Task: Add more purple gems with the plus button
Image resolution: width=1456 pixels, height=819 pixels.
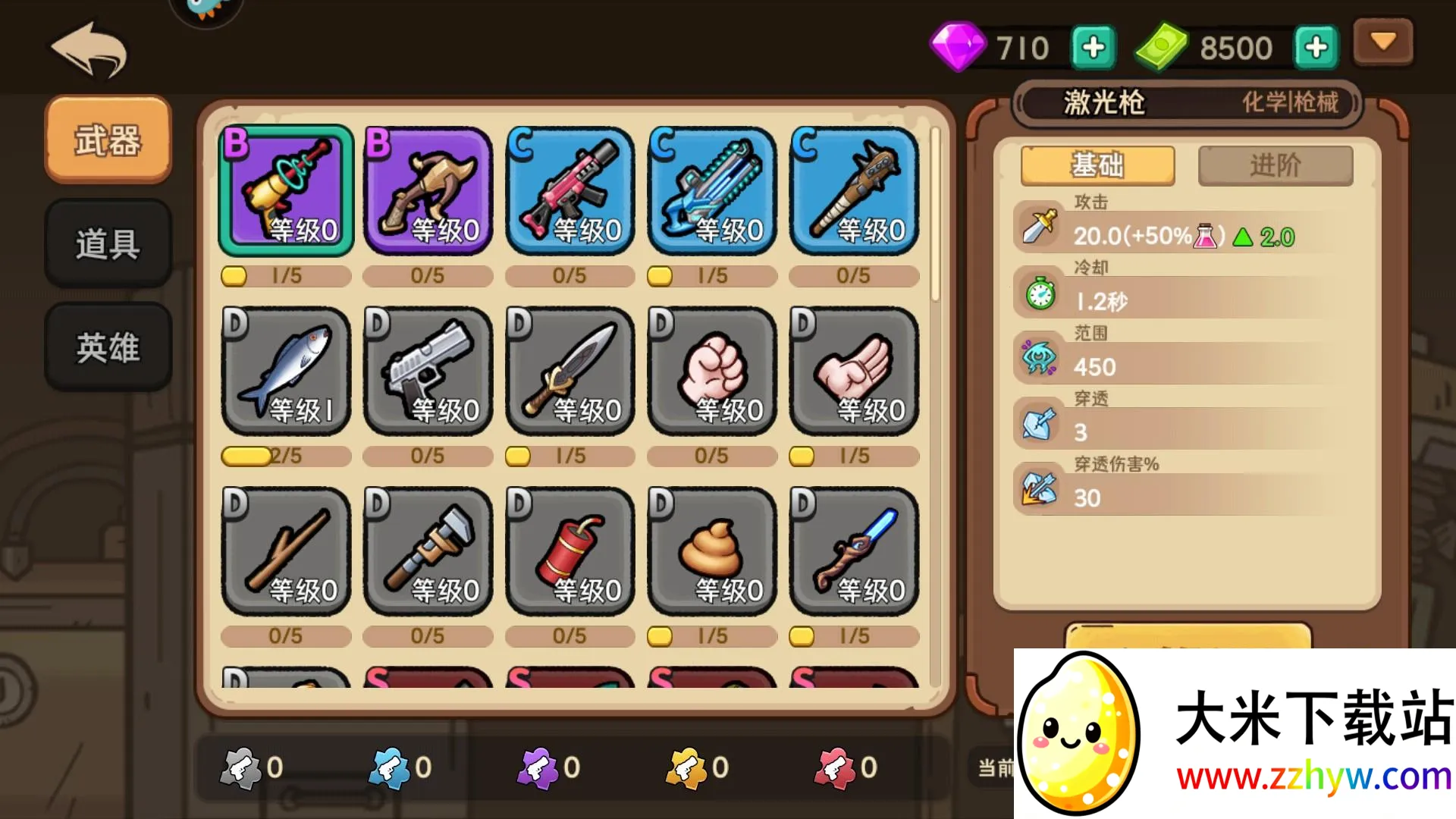Action: click(1093, 48)
